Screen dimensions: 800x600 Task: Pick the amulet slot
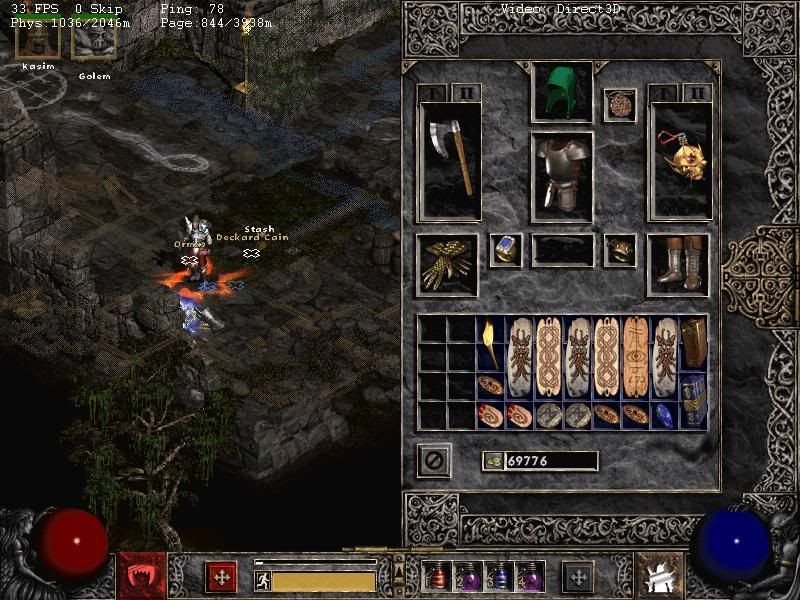tap(620, 105)
